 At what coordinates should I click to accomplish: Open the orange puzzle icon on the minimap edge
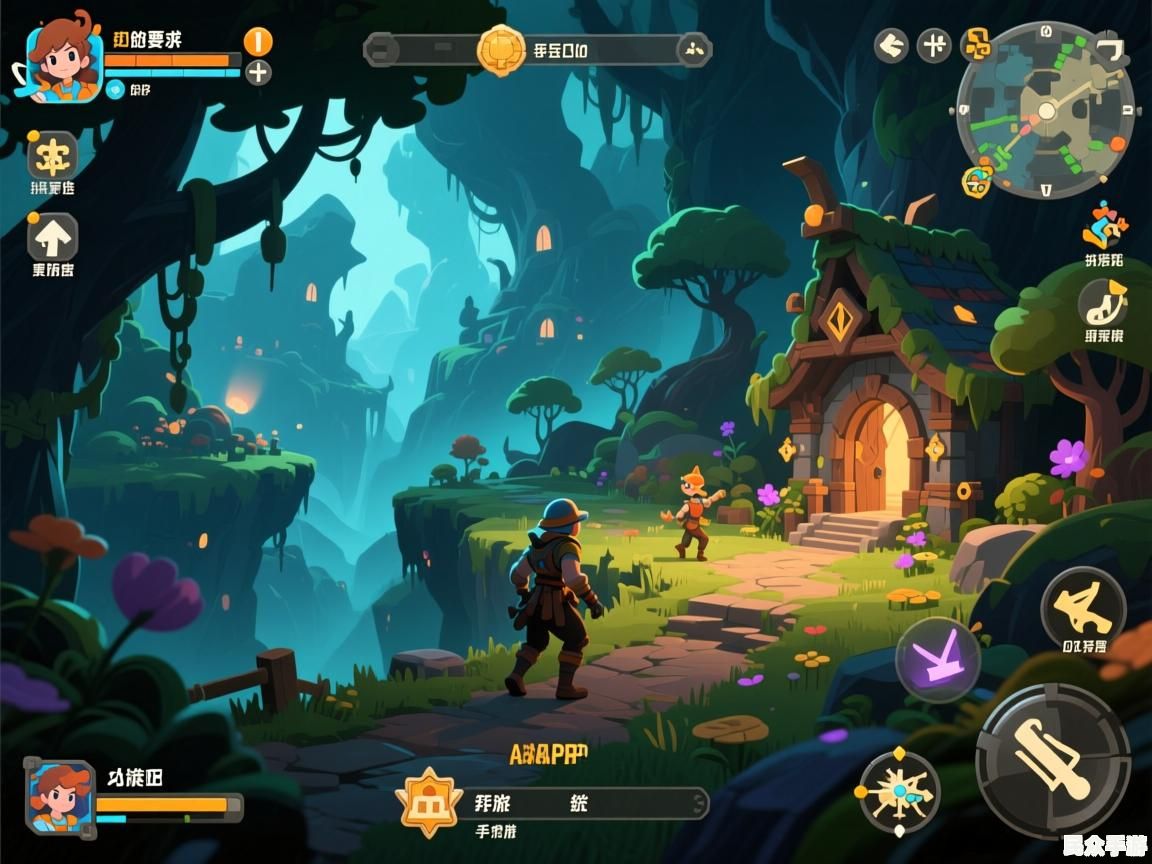[x=976, y=43]
